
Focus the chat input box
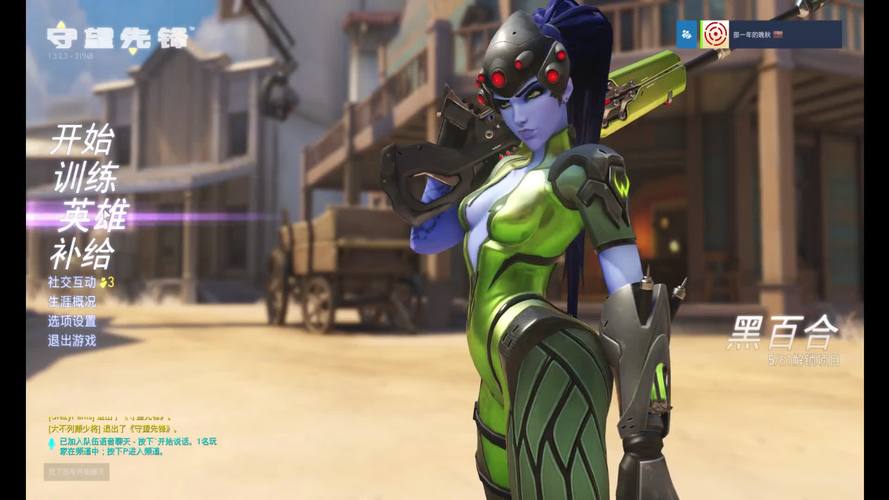click(x=77, y=471)
